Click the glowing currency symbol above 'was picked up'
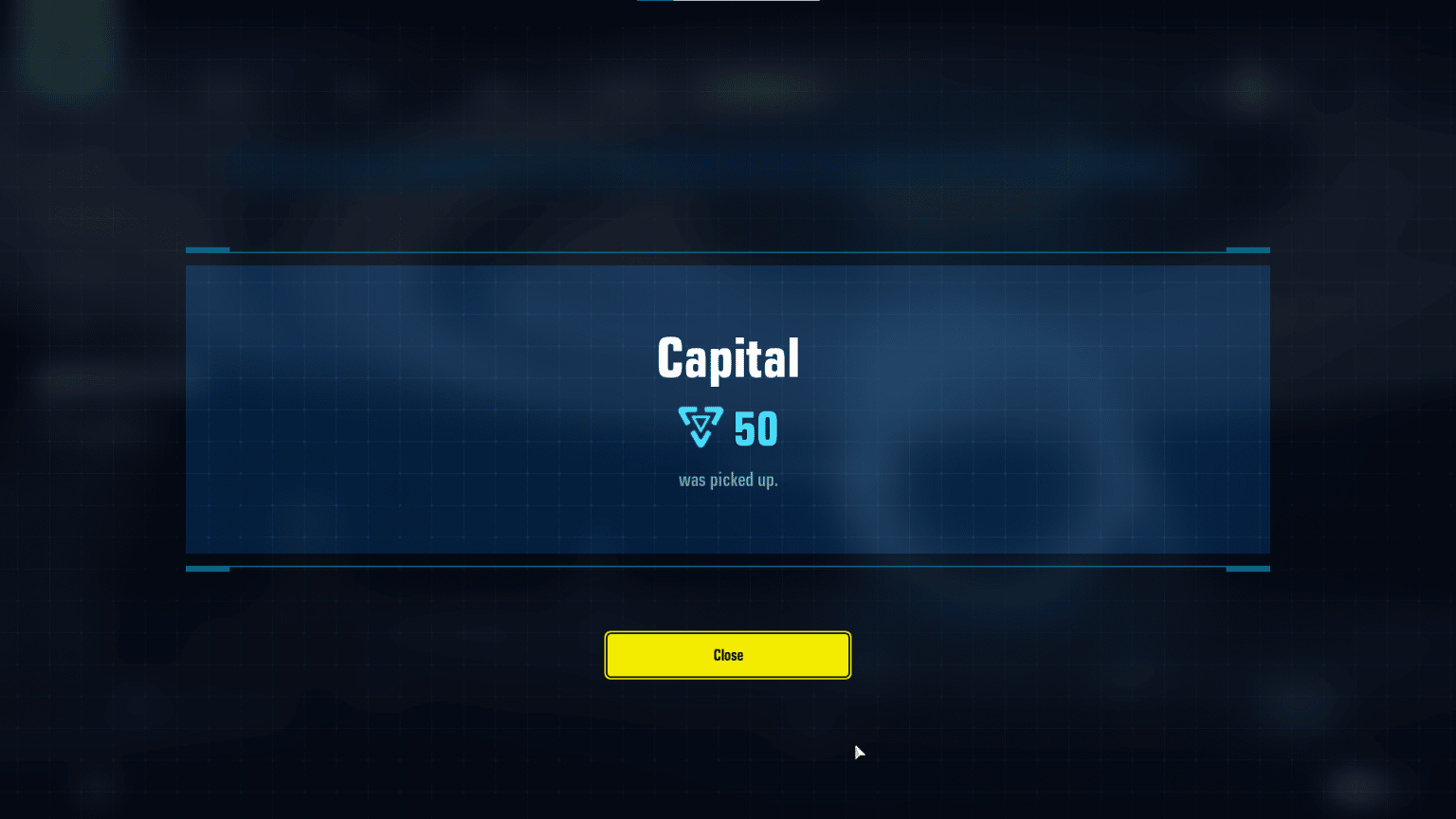The image size is (1456, 819). pos(700,428)
